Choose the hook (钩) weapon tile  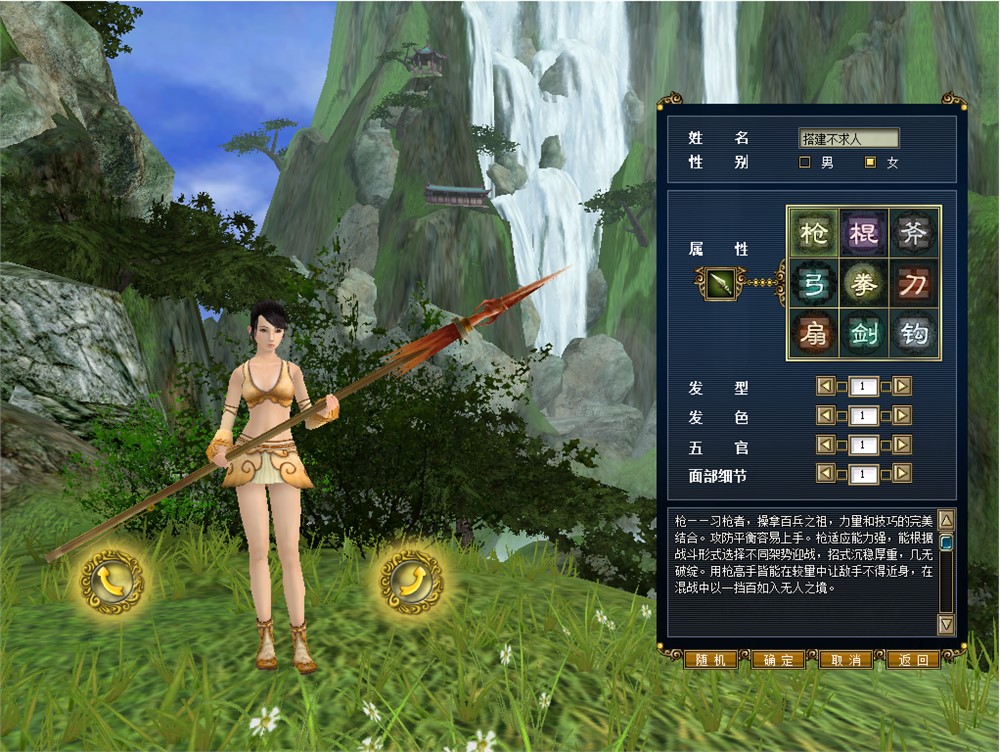coord(914,332)
